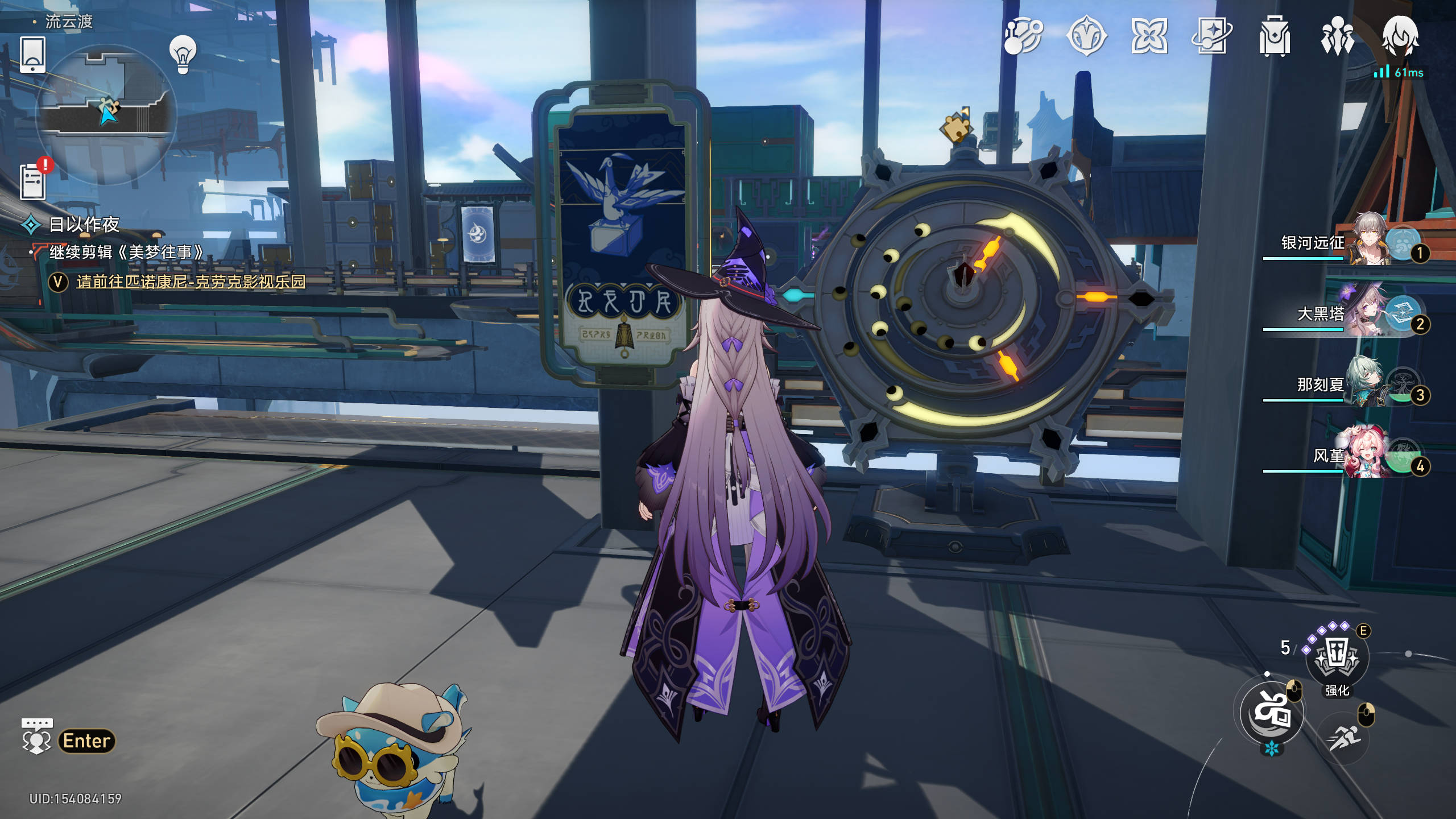Click the circular minimap
The image size is (1456, 819).
(x=107, y=114)
